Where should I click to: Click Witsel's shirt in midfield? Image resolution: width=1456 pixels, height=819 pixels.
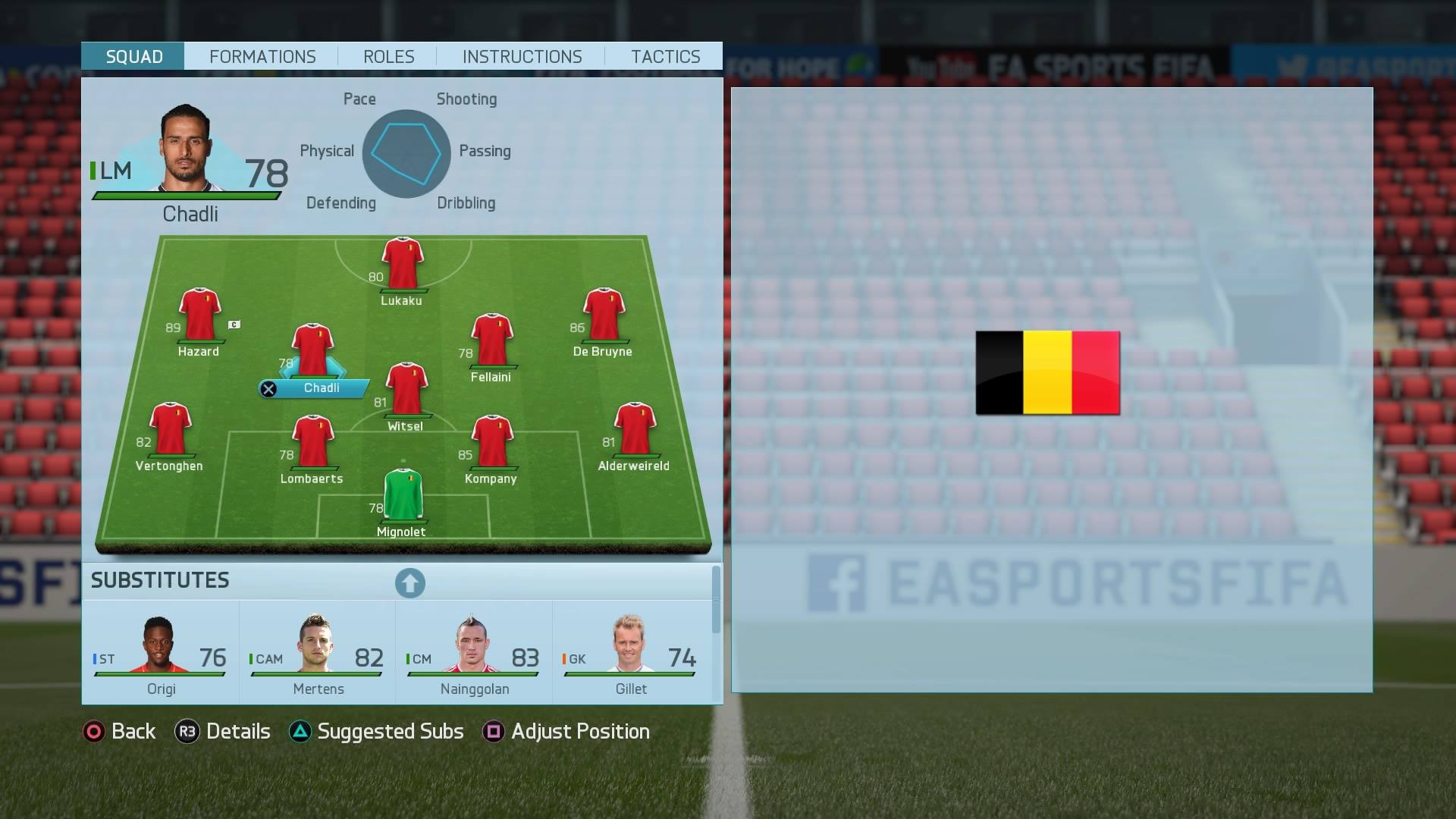click(406, 390)
